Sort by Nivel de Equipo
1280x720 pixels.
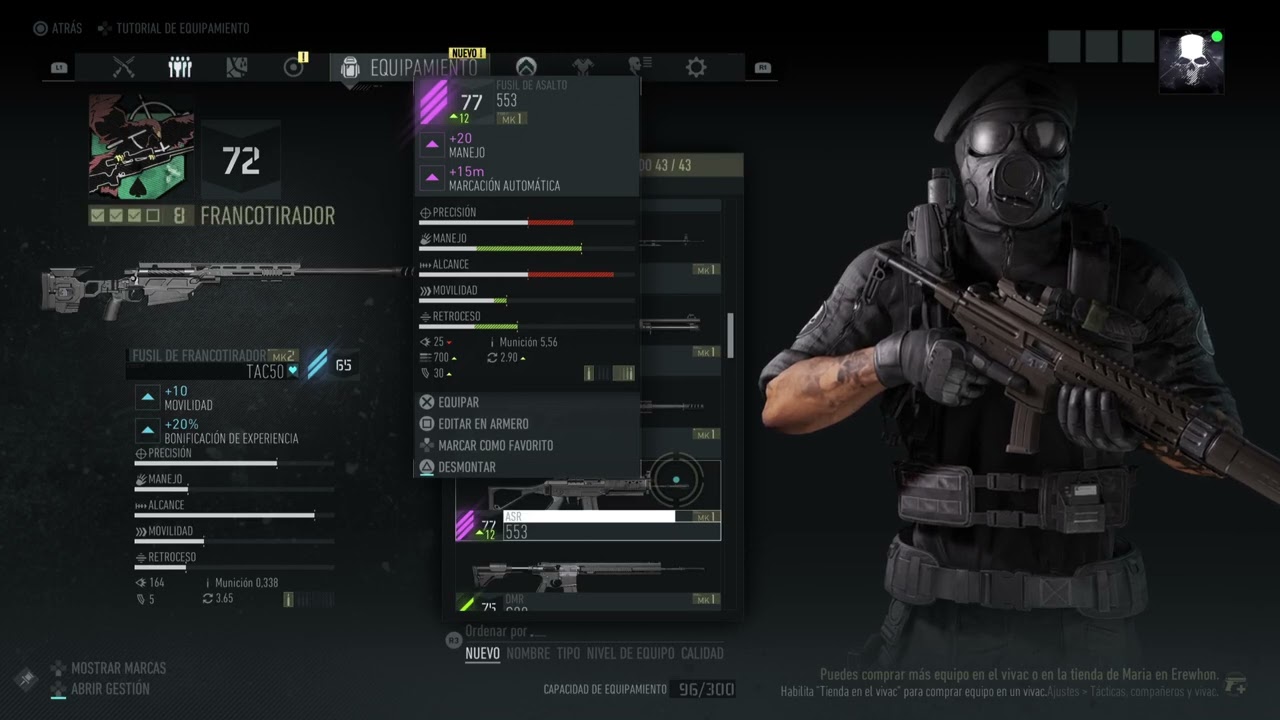tap(630, 653)
